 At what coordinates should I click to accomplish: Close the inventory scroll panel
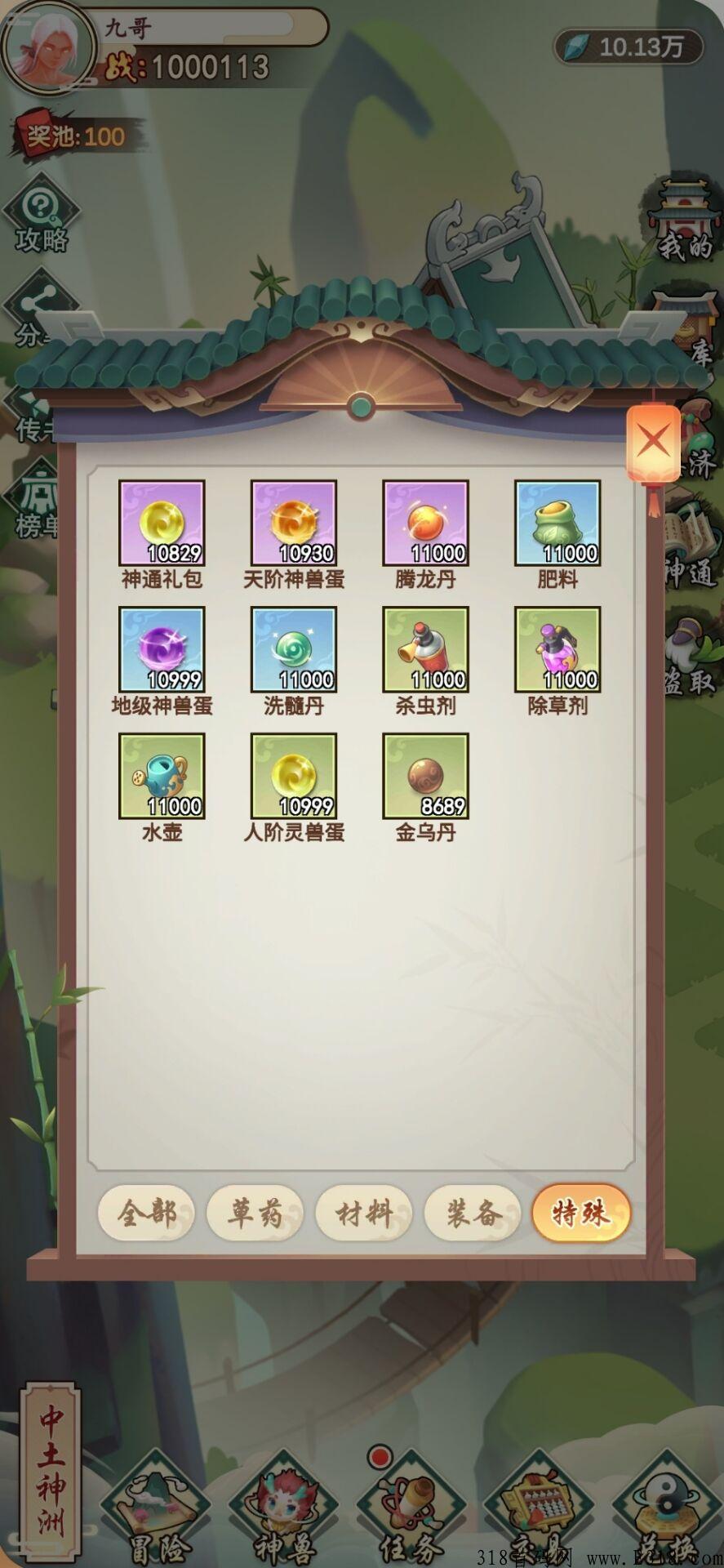653,442
